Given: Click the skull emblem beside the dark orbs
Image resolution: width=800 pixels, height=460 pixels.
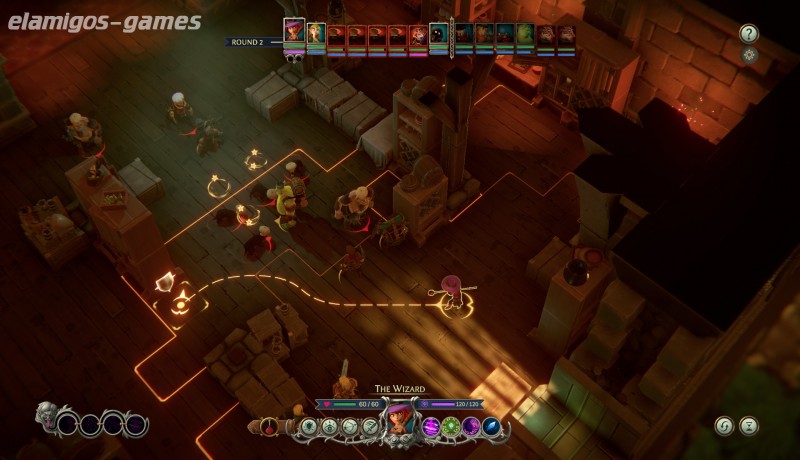Looking at the screenshot, I should point(47,418).
